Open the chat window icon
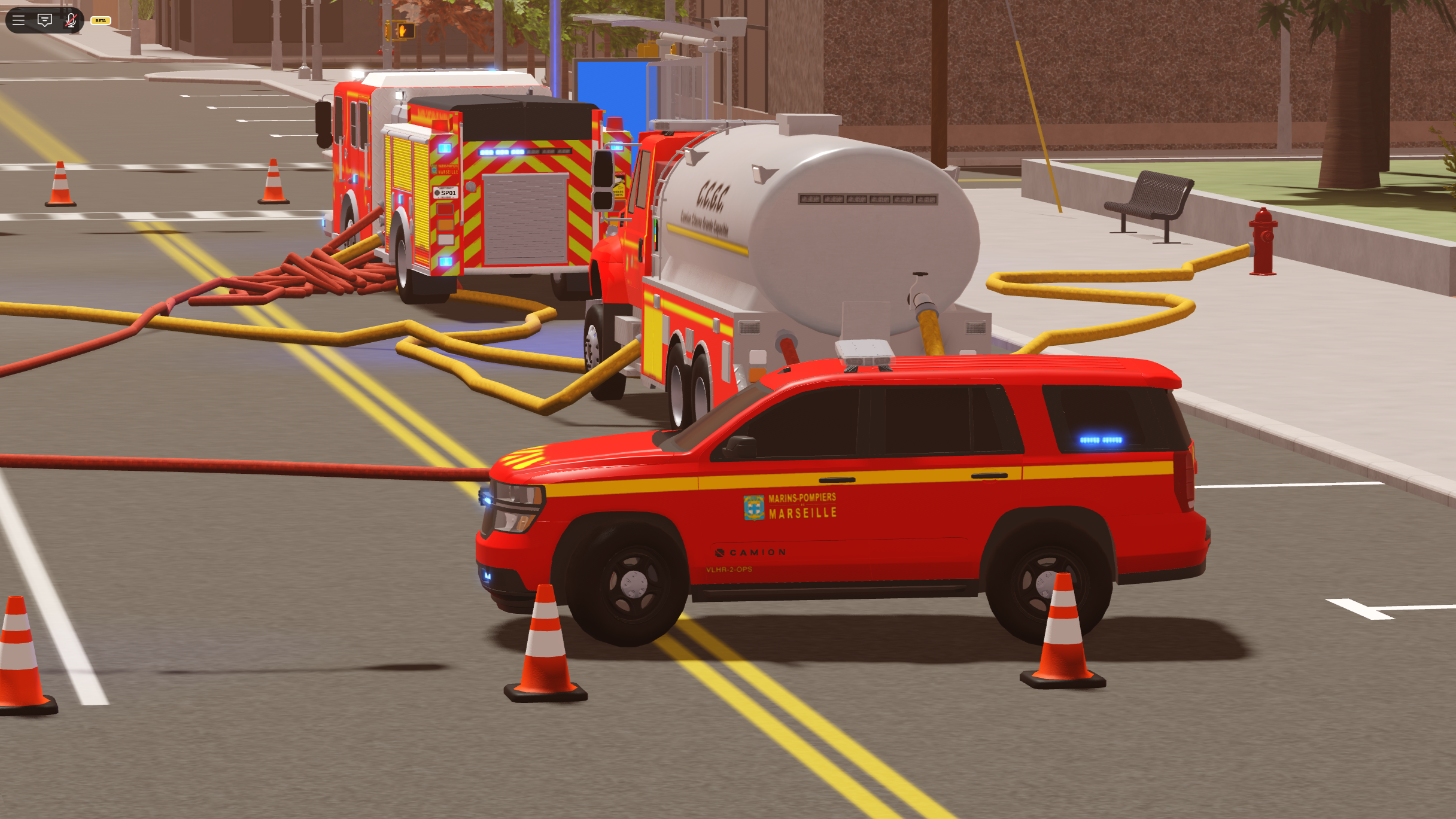The width and height of the screenshot is (1456, 819). (45, 20)
